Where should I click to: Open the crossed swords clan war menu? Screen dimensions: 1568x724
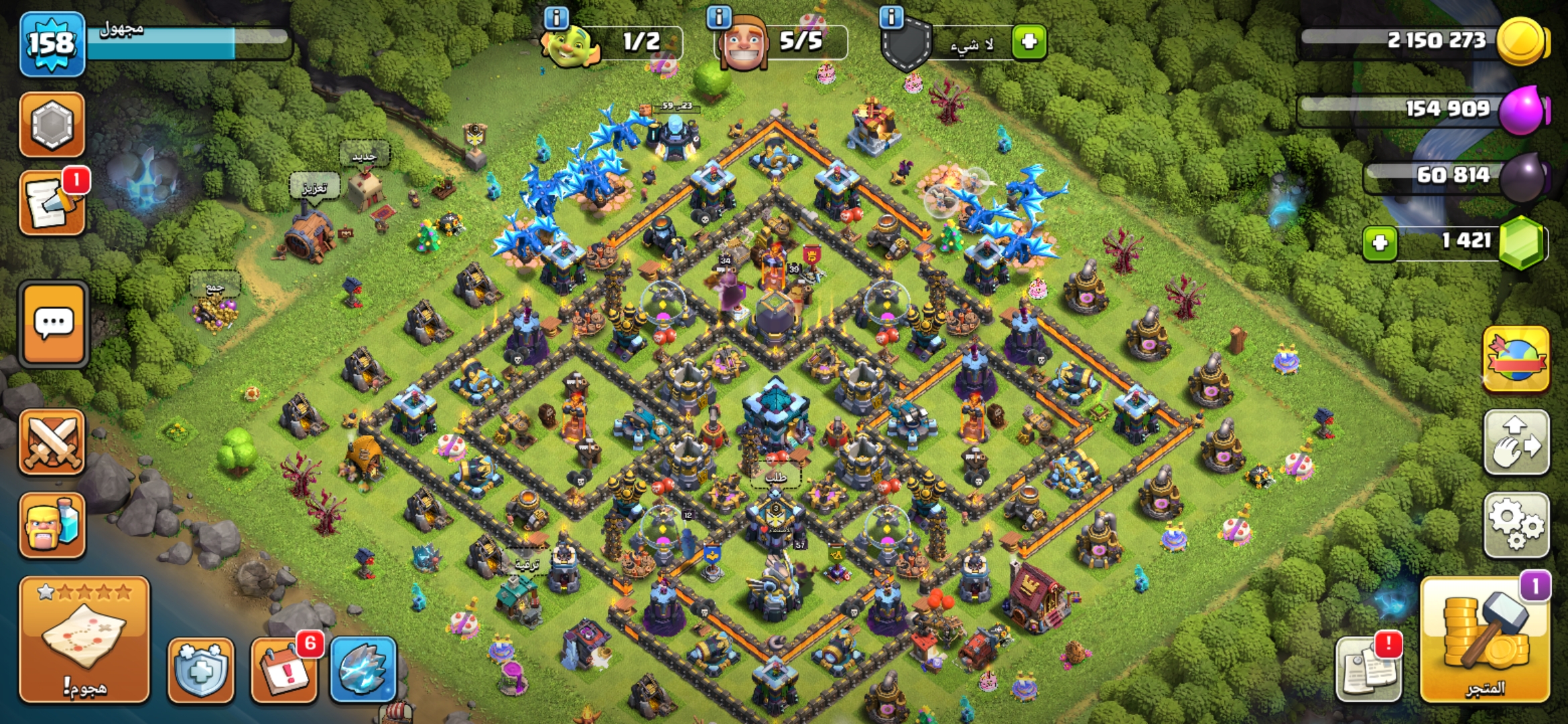[x=52, y=442]
